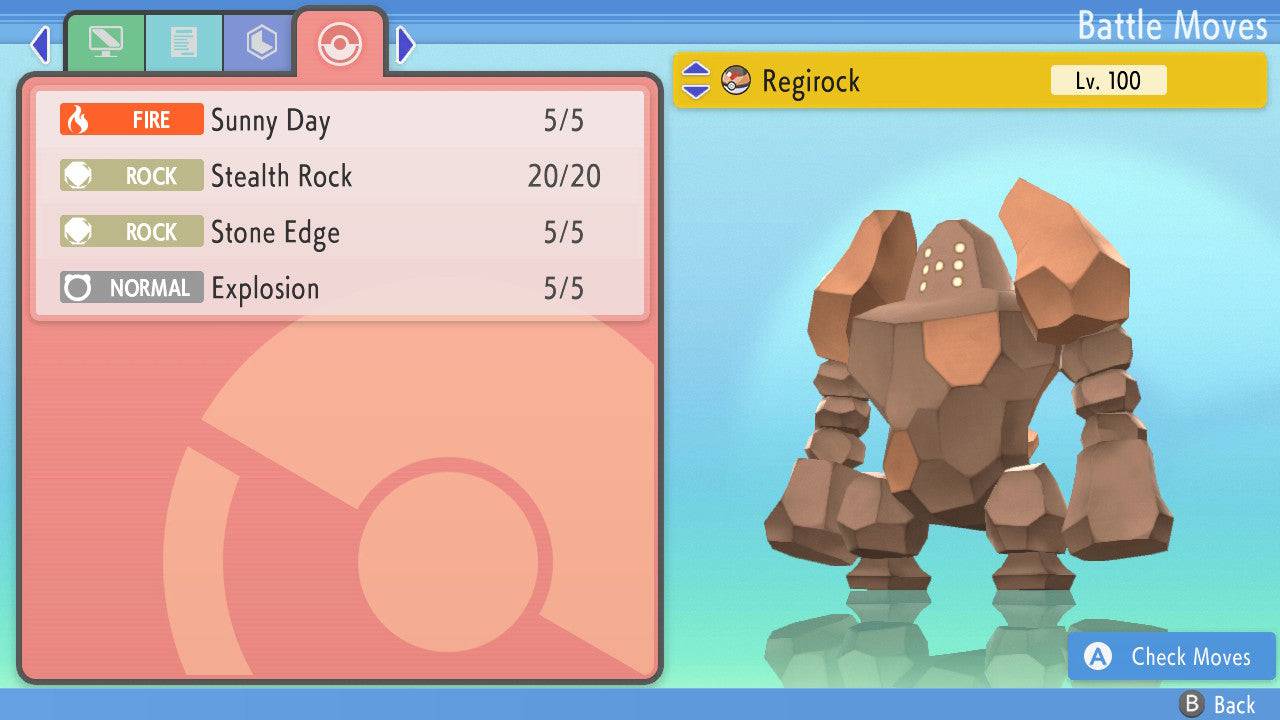The width and height of the screenshot is (1280, 720).
Task: Click the up-down Pokémon switcher arrows
Action: tap(696, 81)
